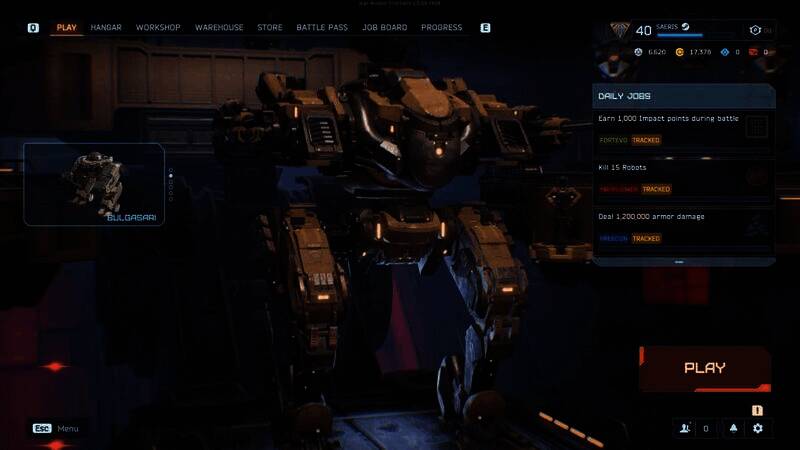800x450 pixels.
Task: Expand the Daily Jobs panel handle
Action: tap(679, 262)
